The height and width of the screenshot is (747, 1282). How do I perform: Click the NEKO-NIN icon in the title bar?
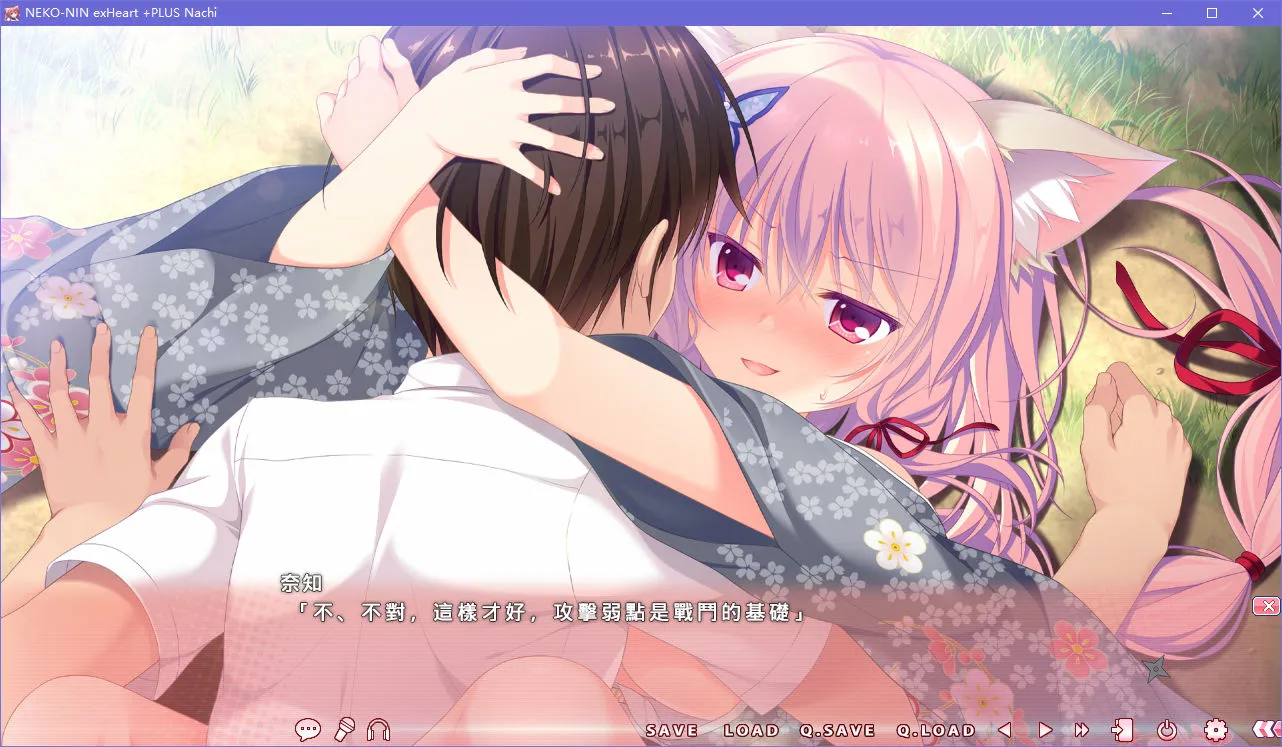point(13,12)
